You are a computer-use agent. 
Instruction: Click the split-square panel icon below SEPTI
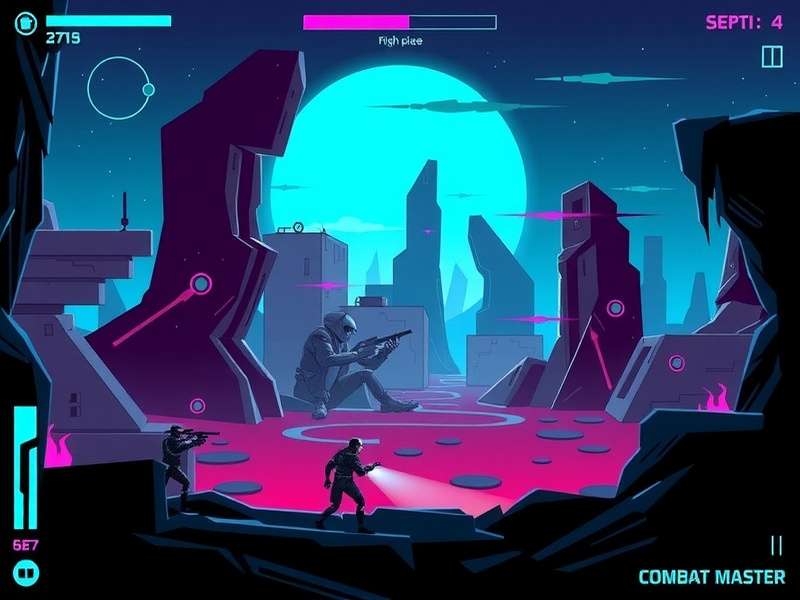(771, 56)
